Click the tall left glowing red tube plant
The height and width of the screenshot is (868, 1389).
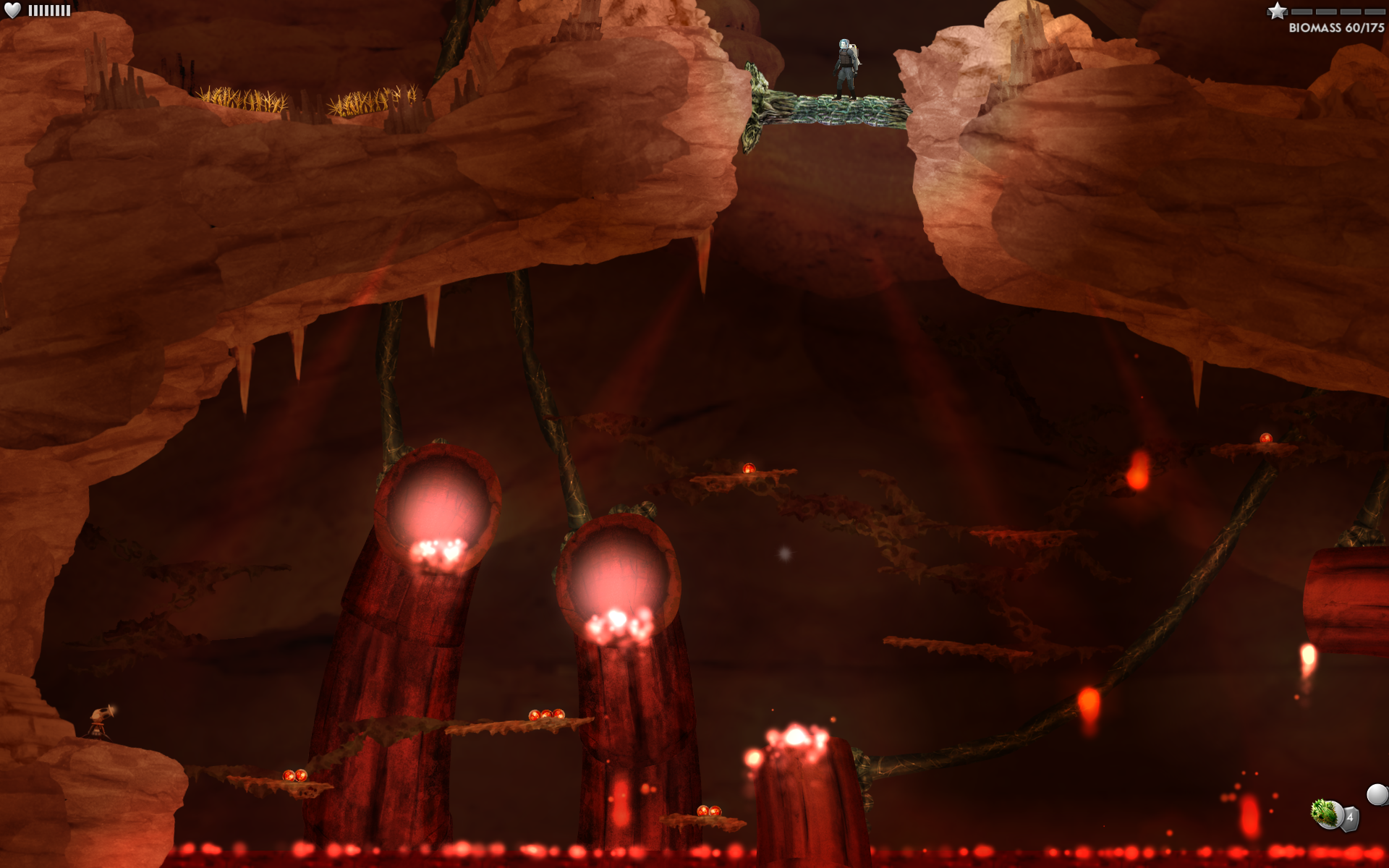tap(434, 506)
